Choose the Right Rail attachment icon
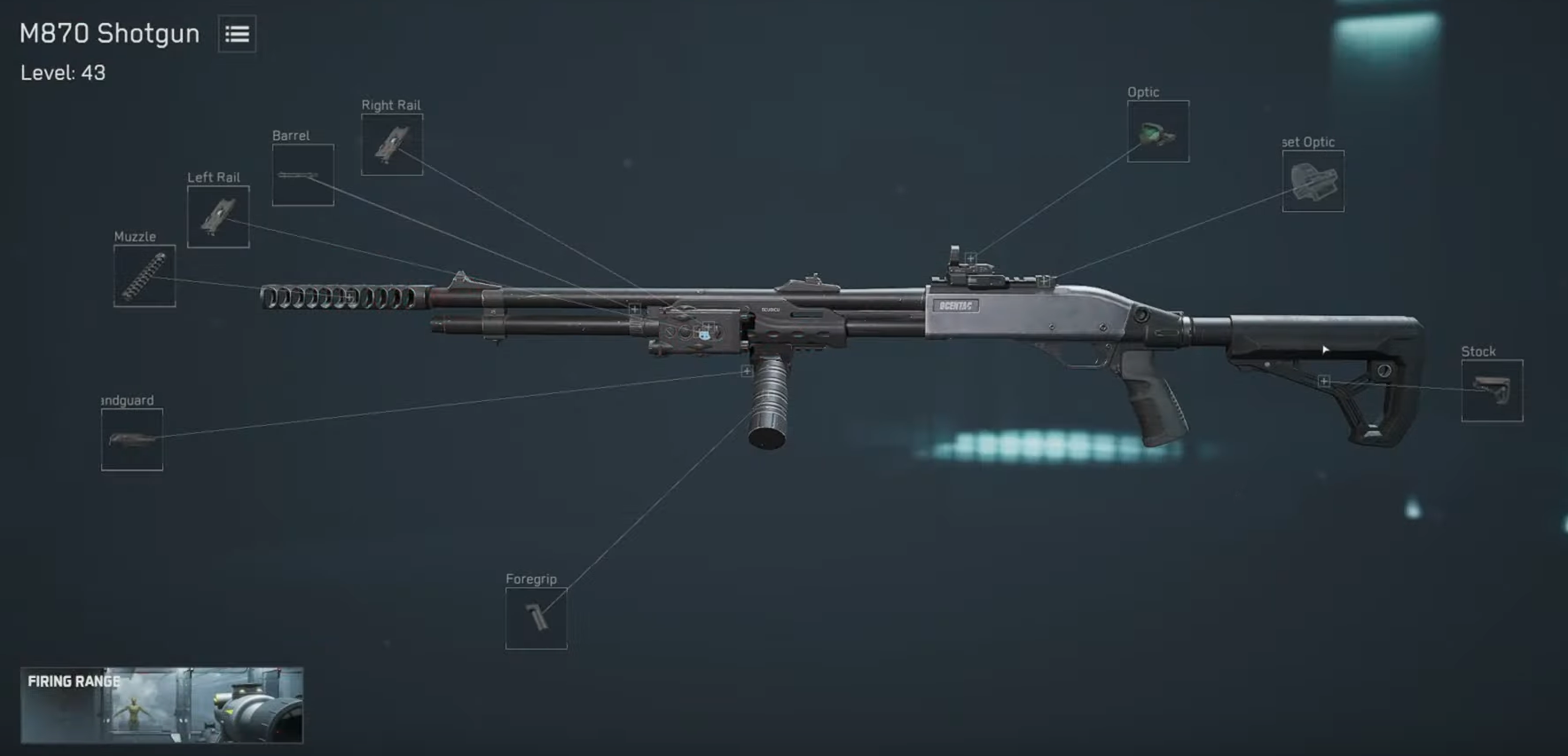 [391, 144]
